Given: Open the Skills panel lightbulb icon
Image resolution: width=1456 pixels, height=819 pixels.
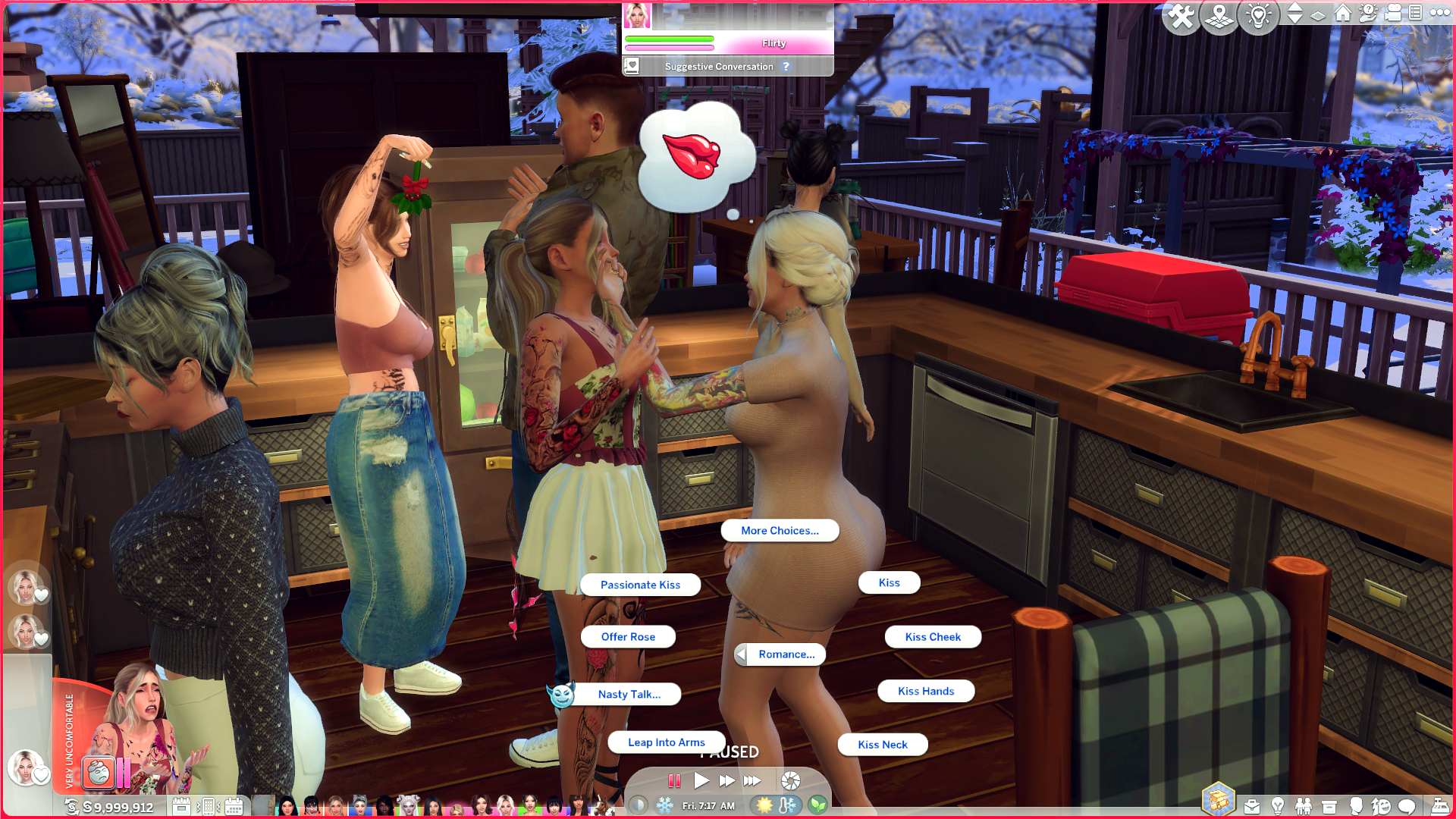Looking at the screenshot, I should point(1278,805).
